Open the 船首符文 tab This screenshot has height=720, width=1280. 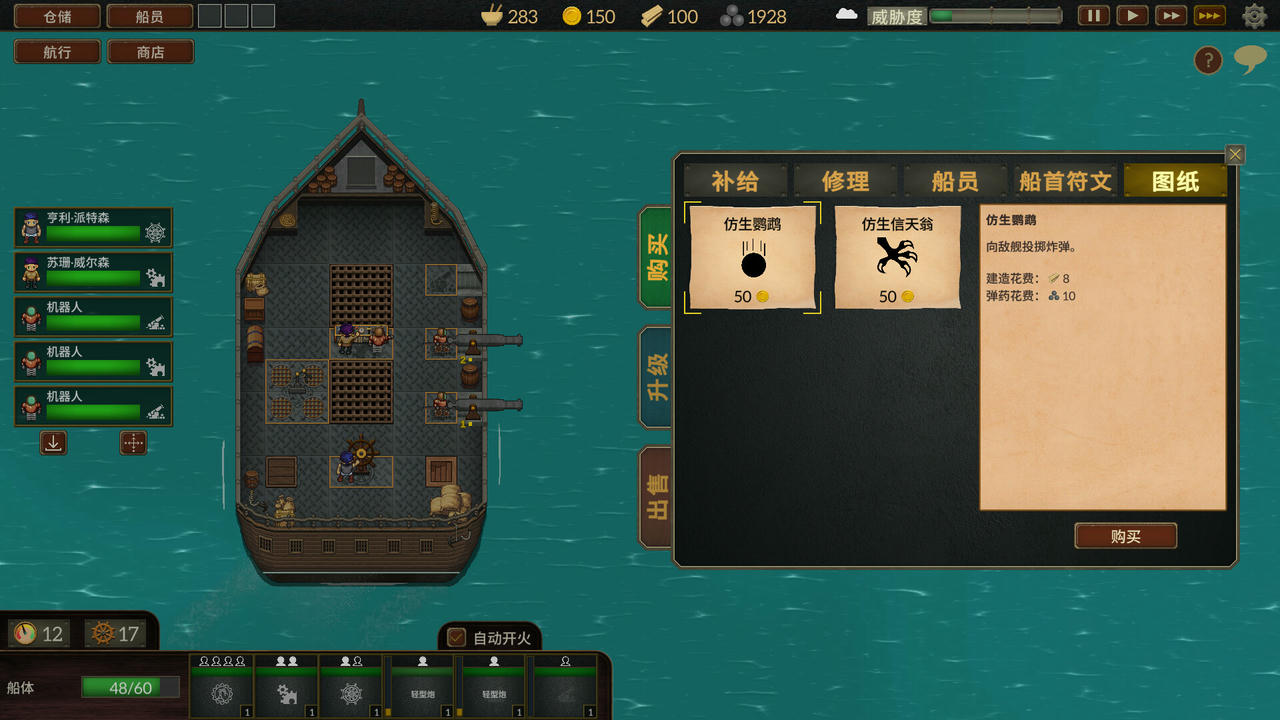point(1065,181)
